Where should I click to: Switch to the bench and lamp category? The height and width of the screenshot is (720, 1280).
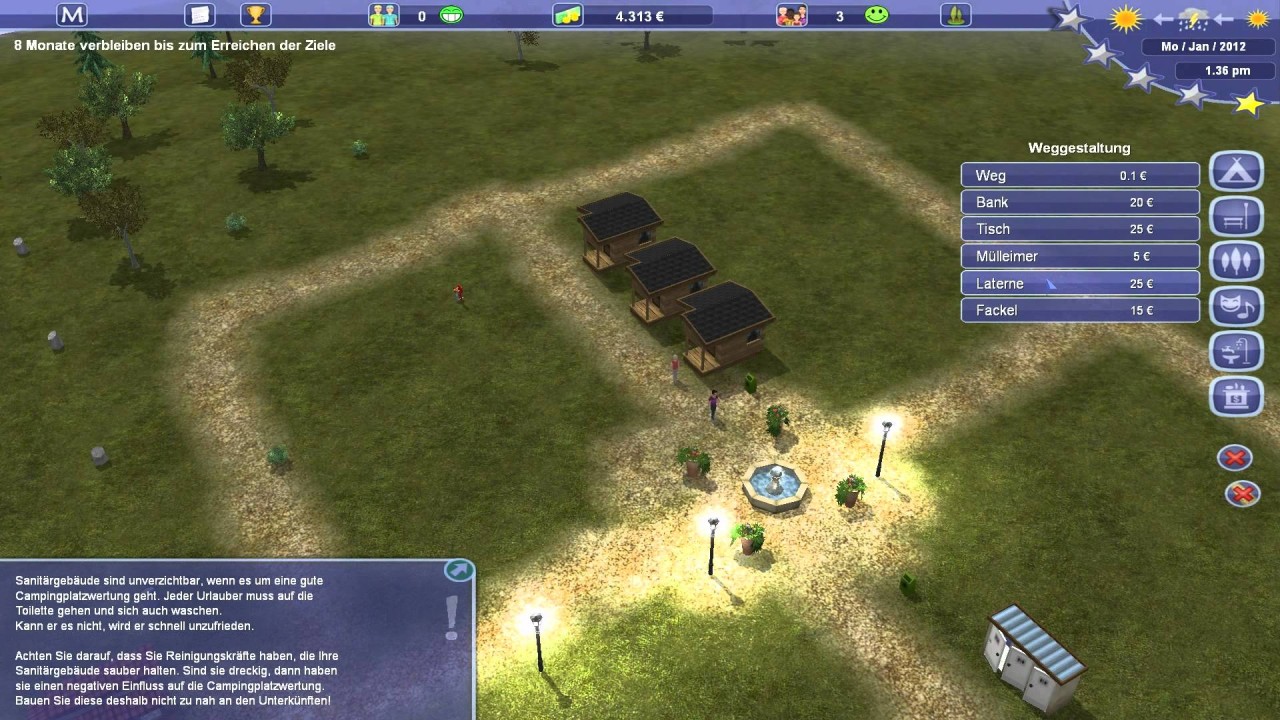(1236, 216)
